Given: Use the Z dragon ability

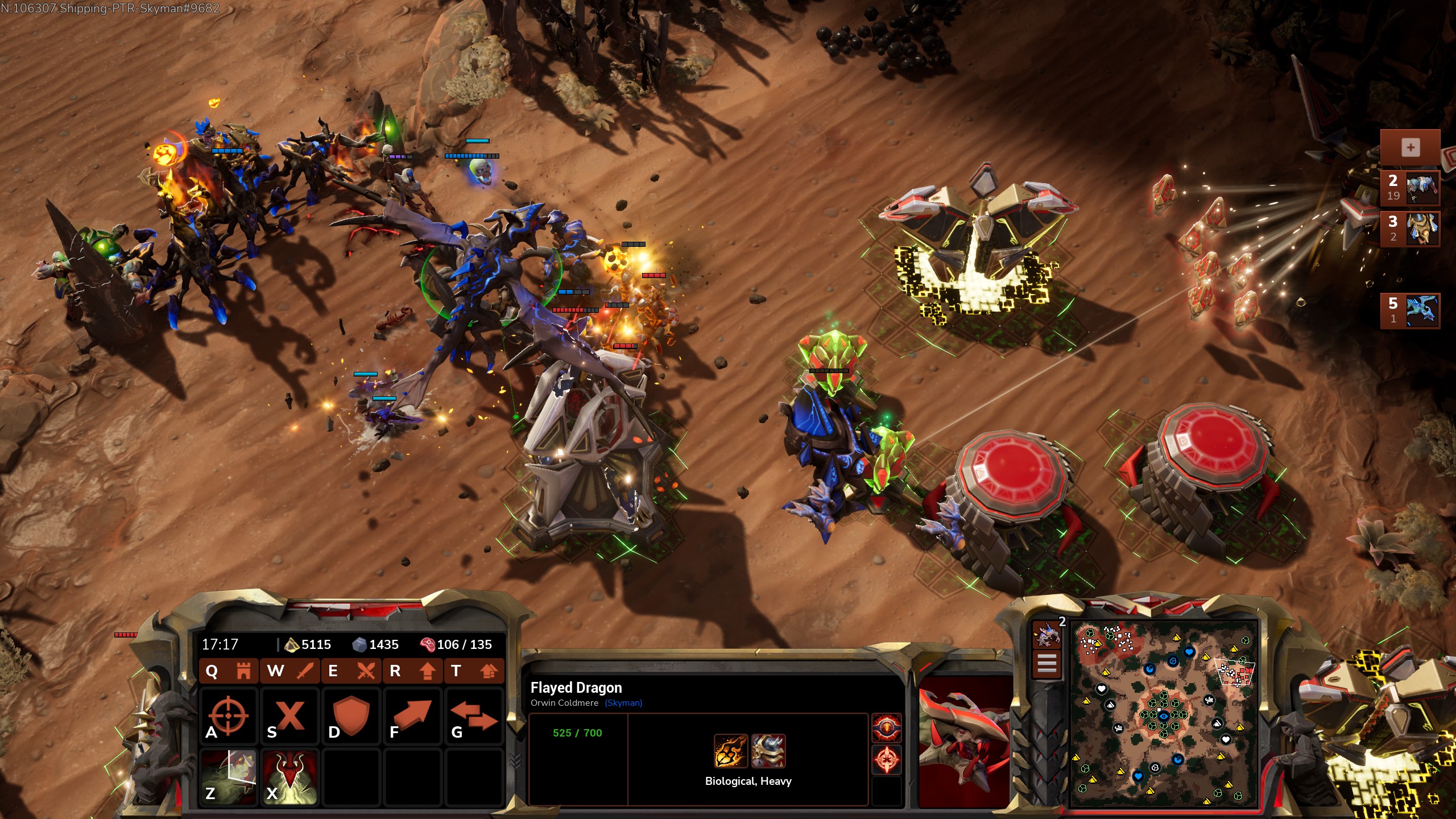Looking at the screenshot, I should 228,777.
